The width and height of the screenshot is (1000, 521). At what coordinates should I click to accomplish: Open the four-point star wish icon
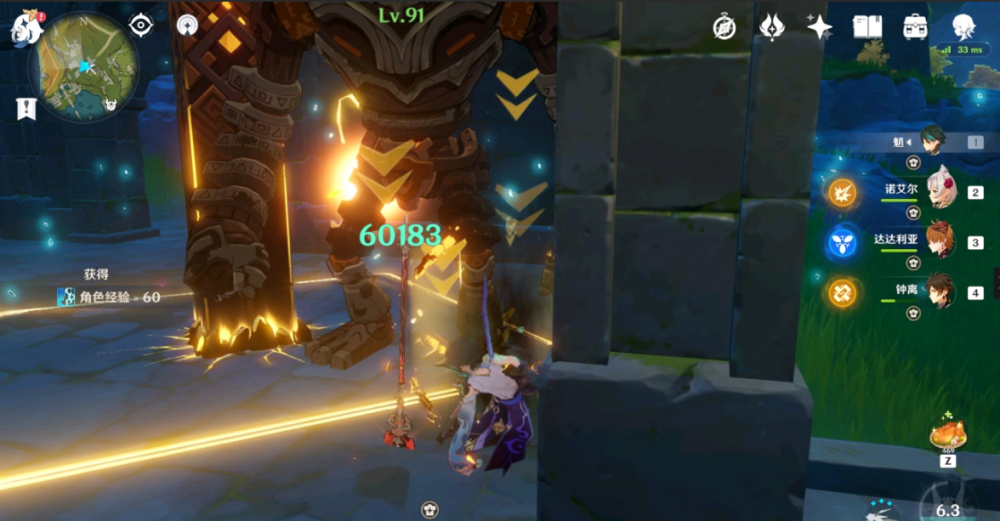[820, 27]
